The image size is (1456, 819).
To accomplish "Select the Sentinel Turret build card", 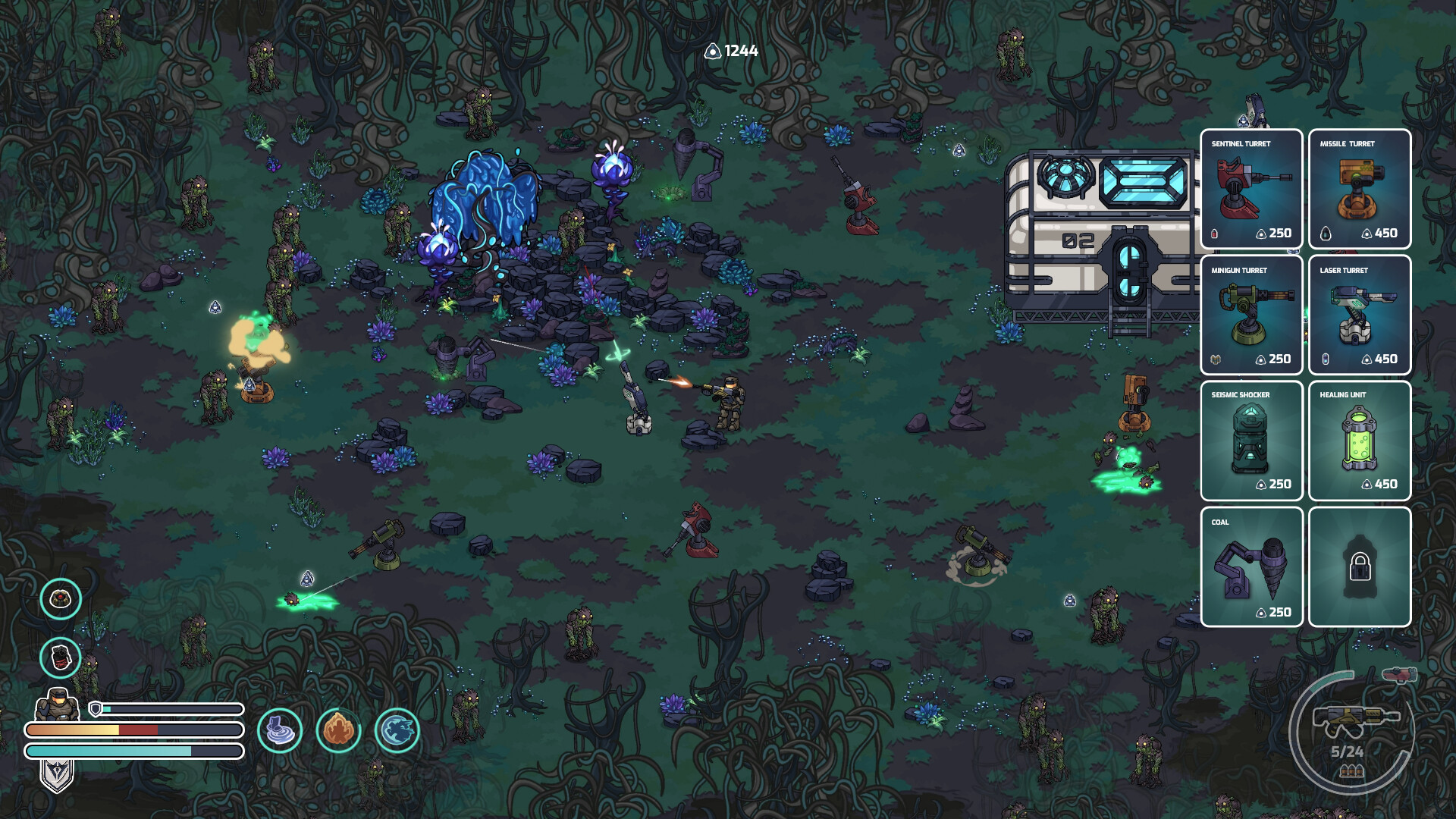I will 1251,189.
